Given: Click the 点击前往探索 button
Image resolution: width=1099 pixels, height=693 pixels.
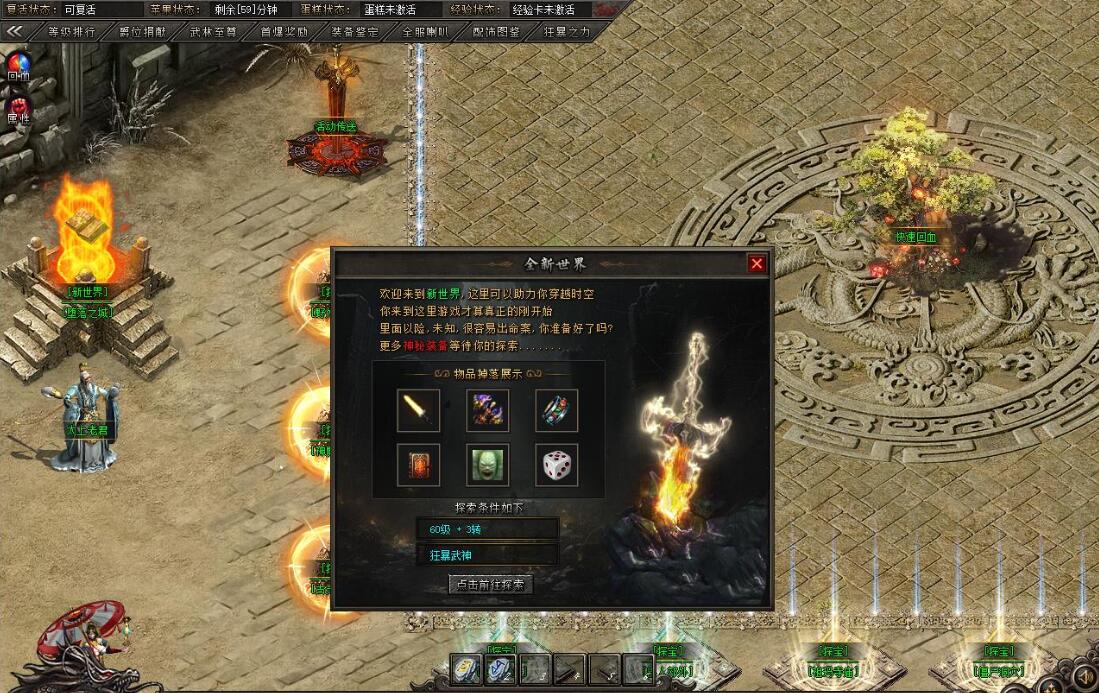Looking at the screenshot, I should [x=490, y=584].
